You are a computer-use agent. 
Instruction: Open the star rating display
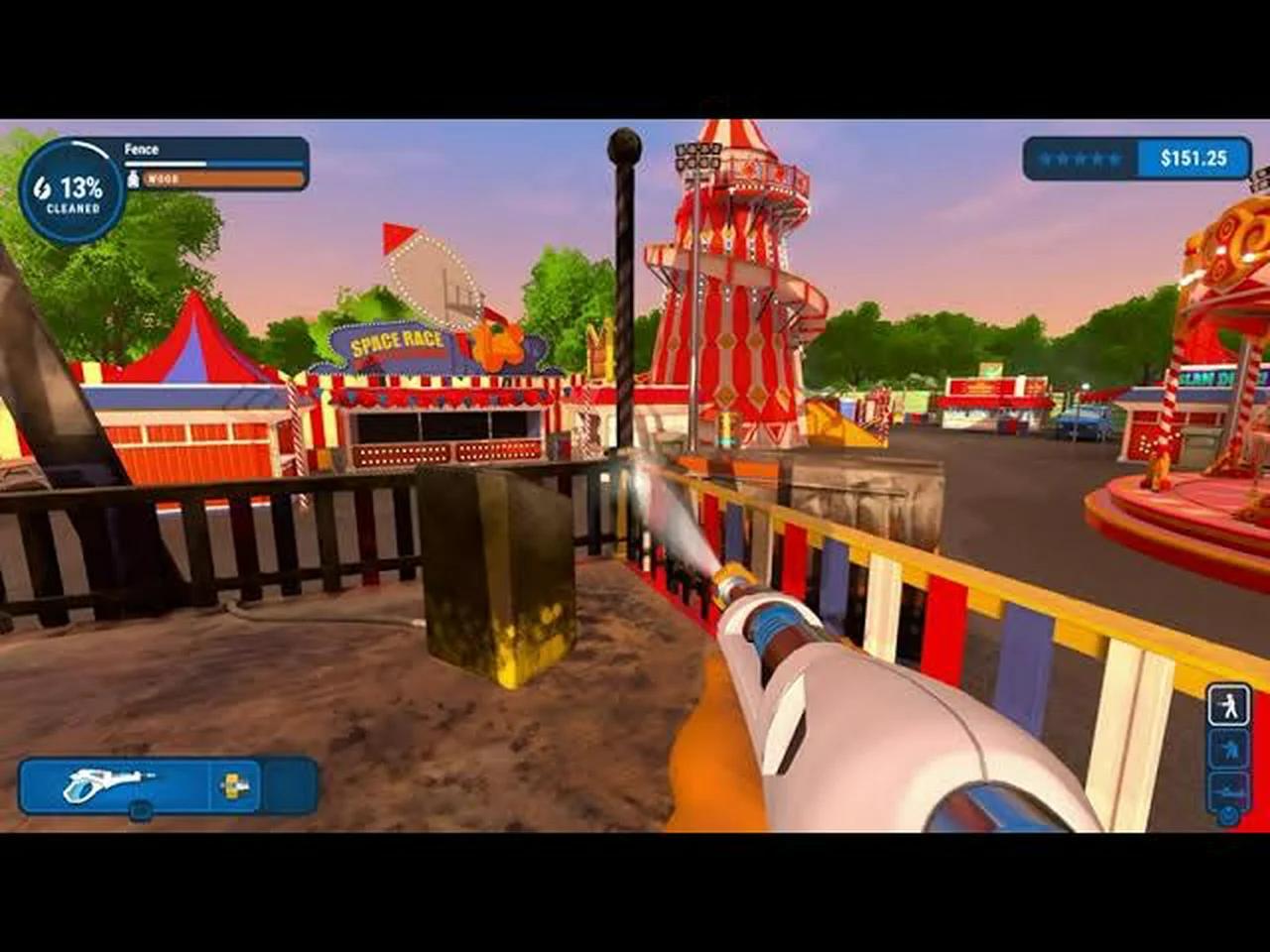pyautogui.click(x=1081, y=157)
